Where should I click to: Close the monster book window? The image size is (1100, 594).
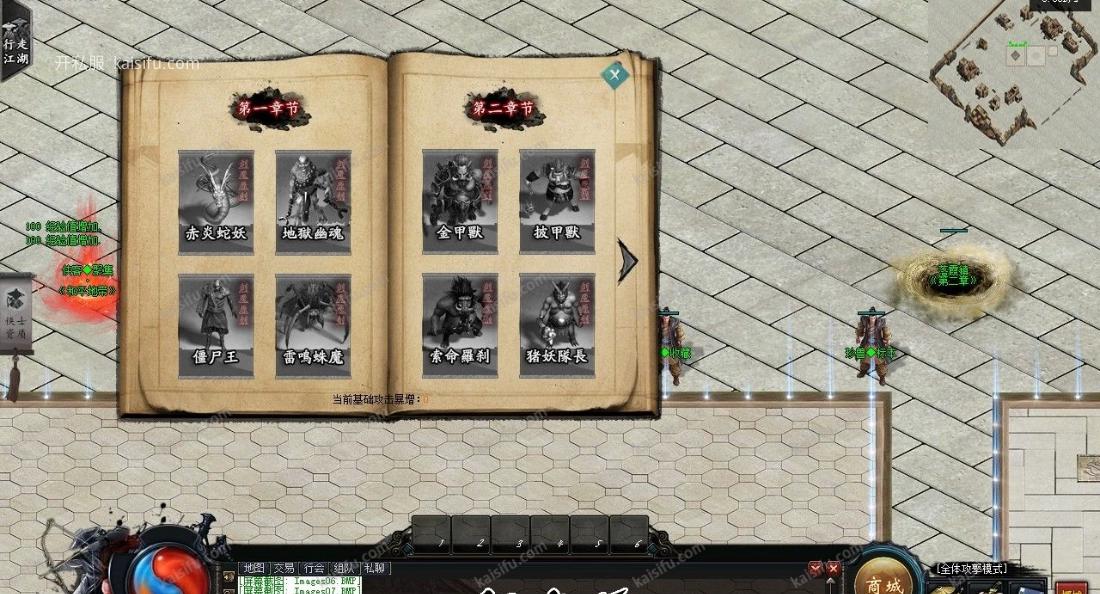click(x=615, y=73)
